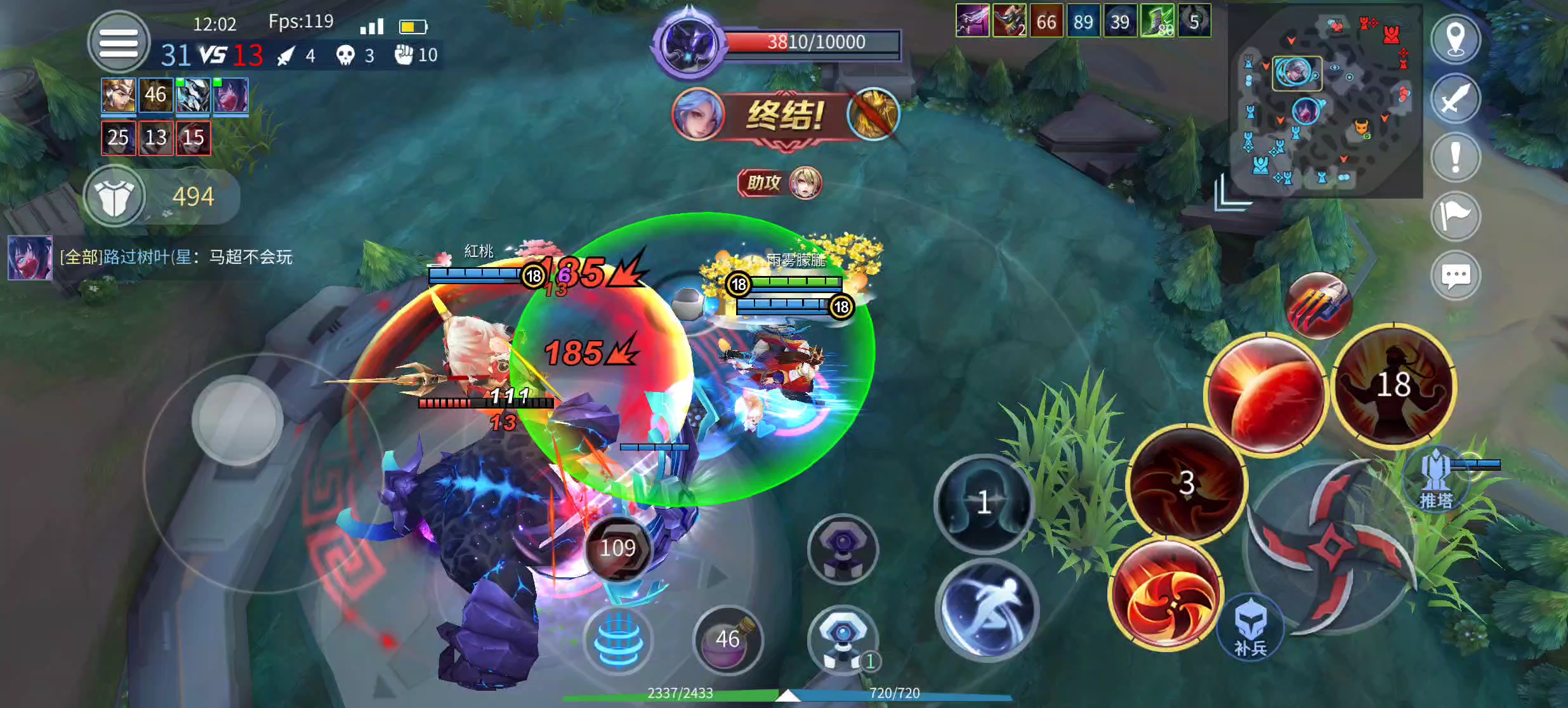The image size is (1568, 708).
Task: Tap the map location pin button
Action: [x=1455, y=39]
